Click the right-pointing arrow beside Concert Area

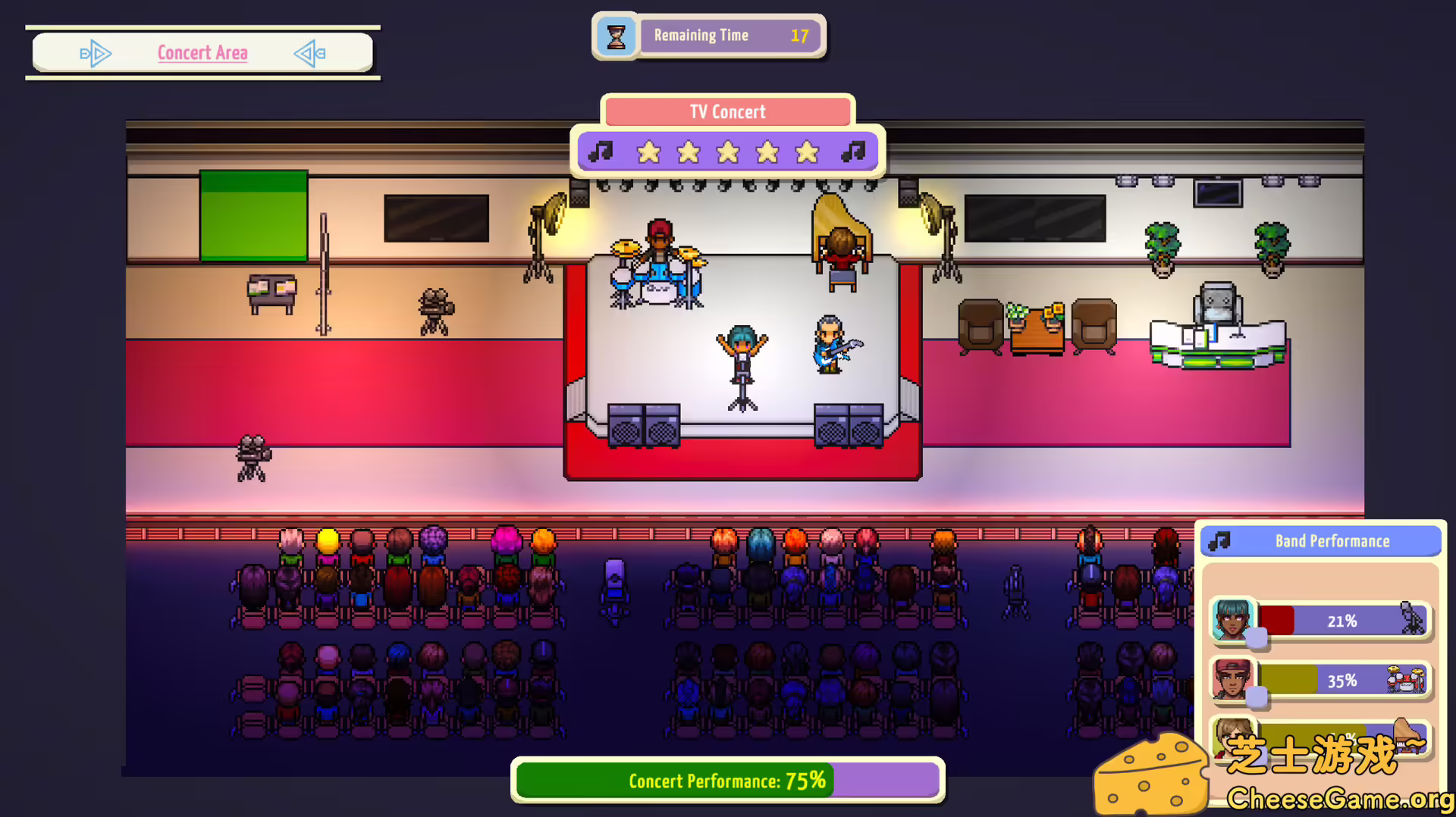(96, 53)
